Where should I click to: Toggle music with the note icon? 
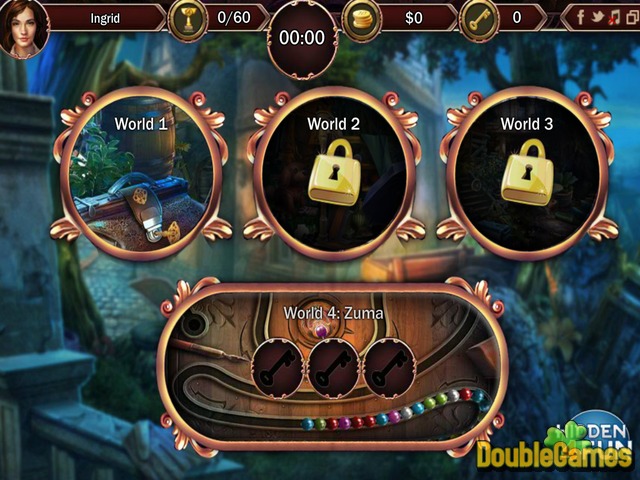(x=614, y=17)
